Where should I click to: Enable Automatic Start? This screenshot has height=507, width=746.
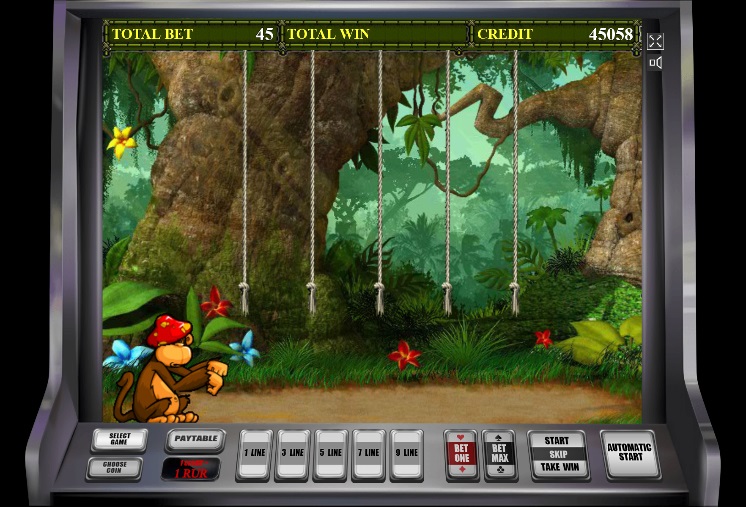pyautogui.click(x=630, y=453)
